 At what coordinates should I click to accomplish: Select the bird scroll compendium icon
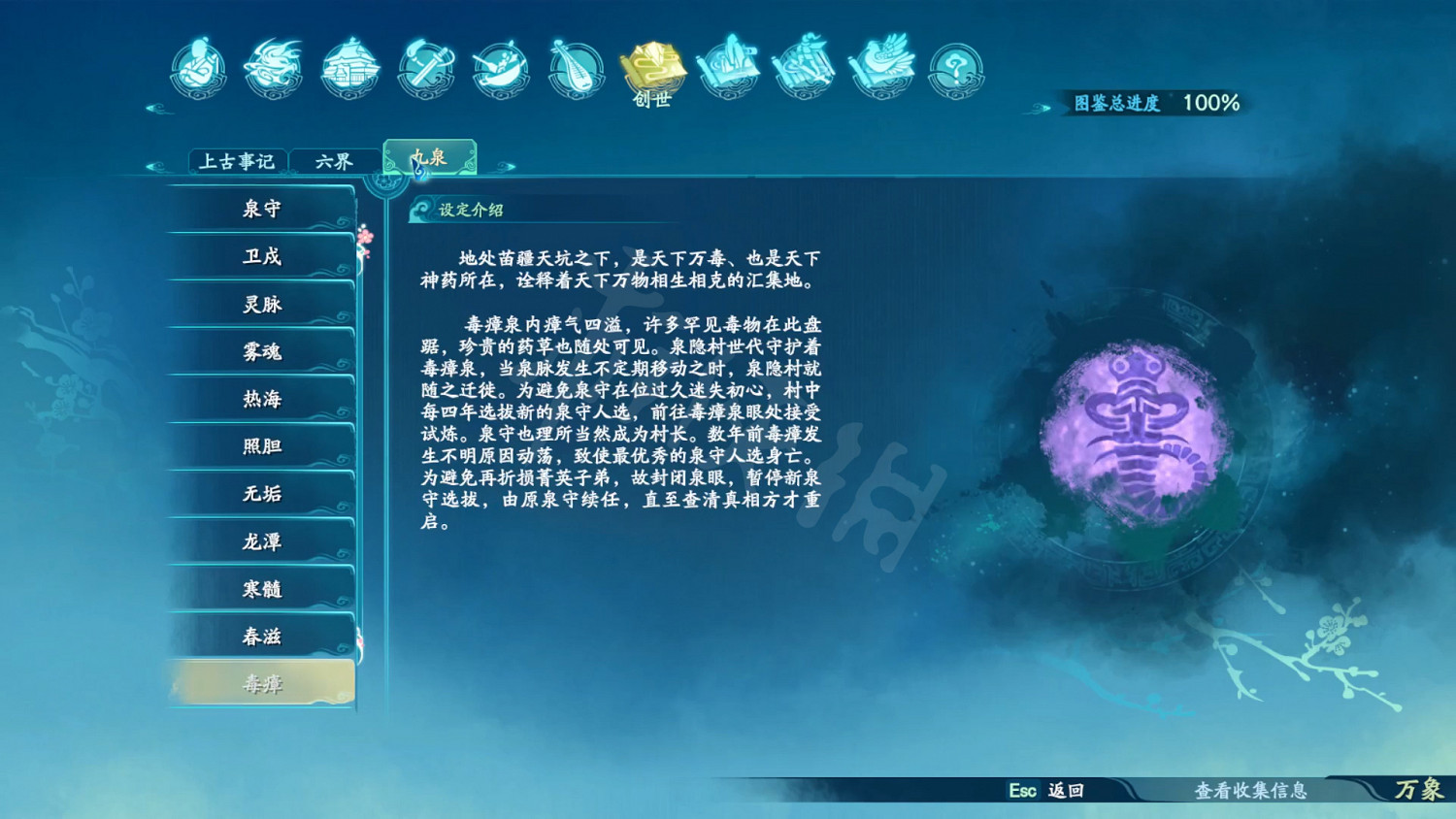tap(879, 63)
